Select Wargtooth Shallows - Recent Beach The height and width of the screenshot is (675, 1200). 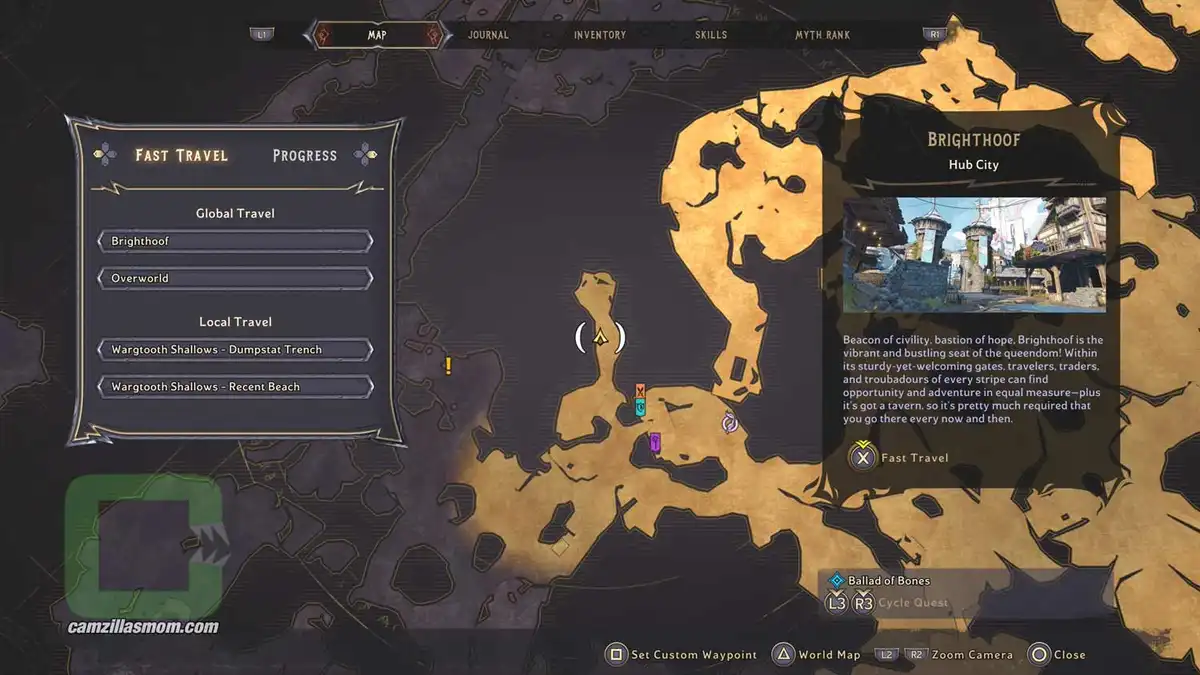[x=235, y=386]
